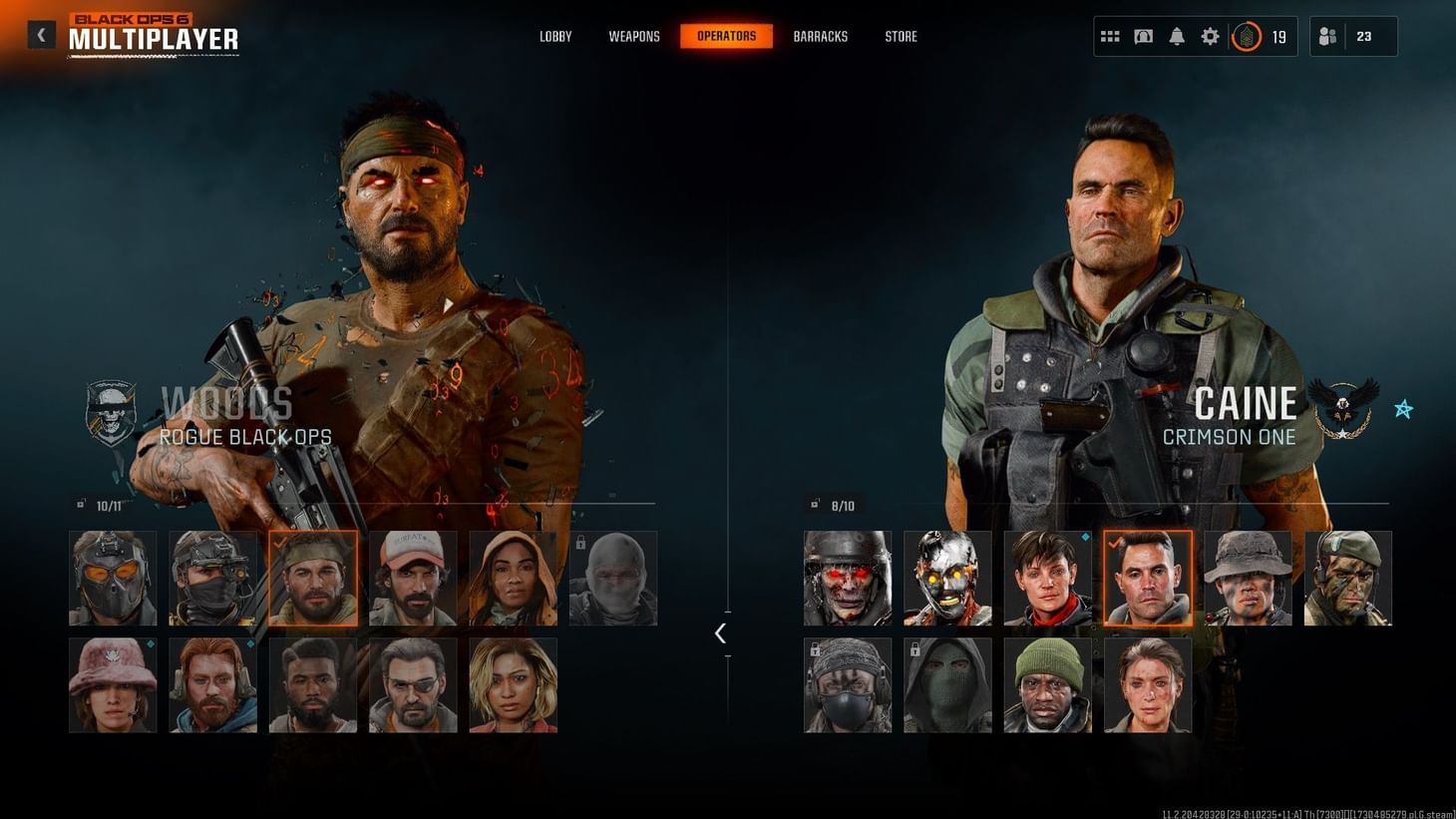Viewport: 1456px width, 819px height.
Task: Click the Woods faction skull emblem
Action: [x=110, y=407]
